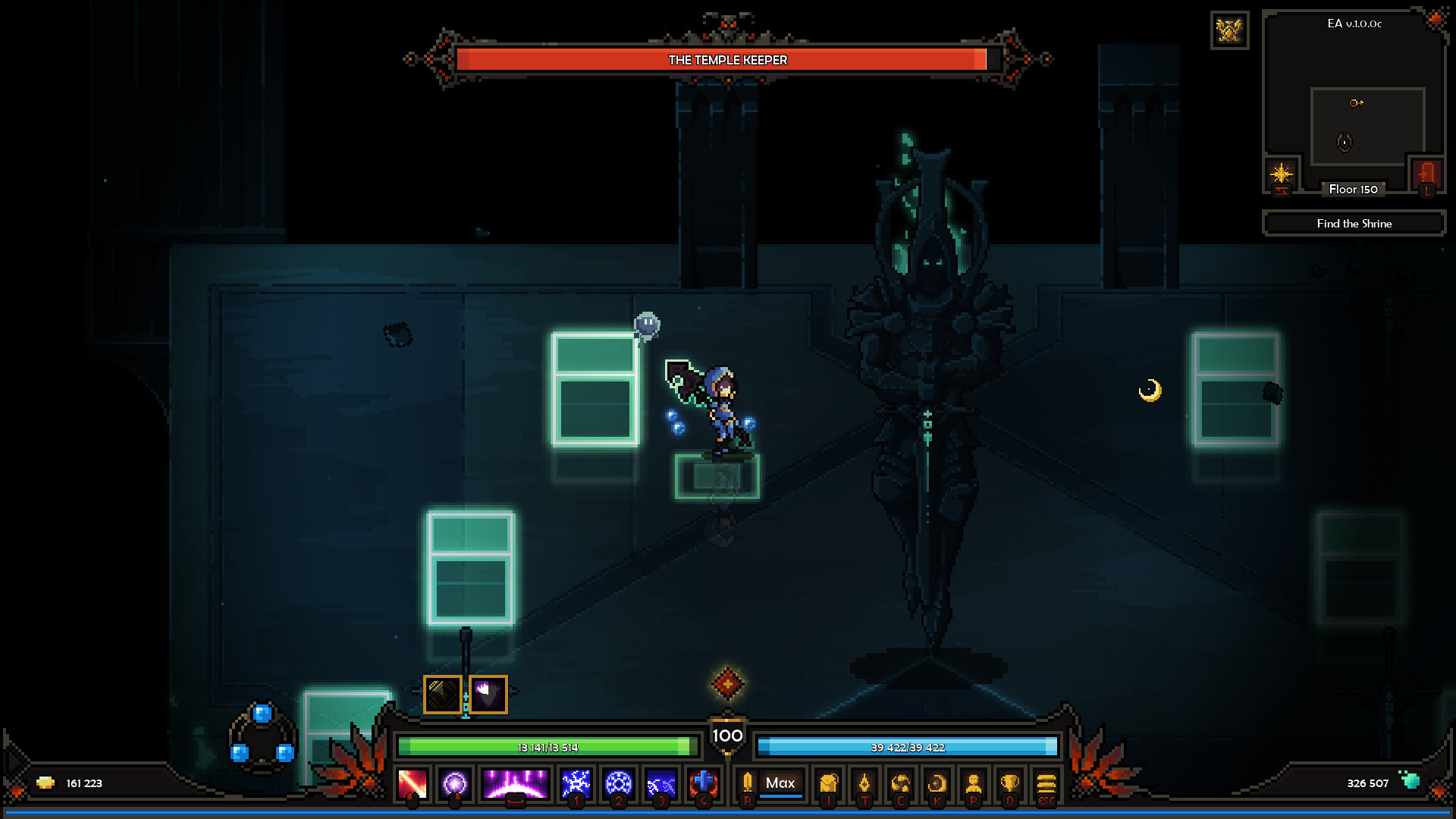The height and width of the screenshot is (819, 1456).
Task: Activate the red slash attack skill
Action: 413,783
